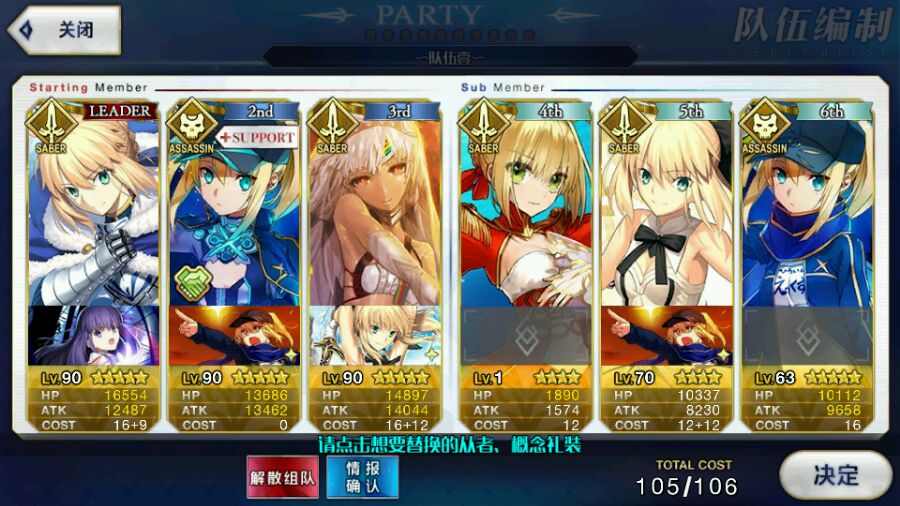Tap the support Assassin's craft essence
The width and height of the screenshot is (900, 506).
coord(233,336)
